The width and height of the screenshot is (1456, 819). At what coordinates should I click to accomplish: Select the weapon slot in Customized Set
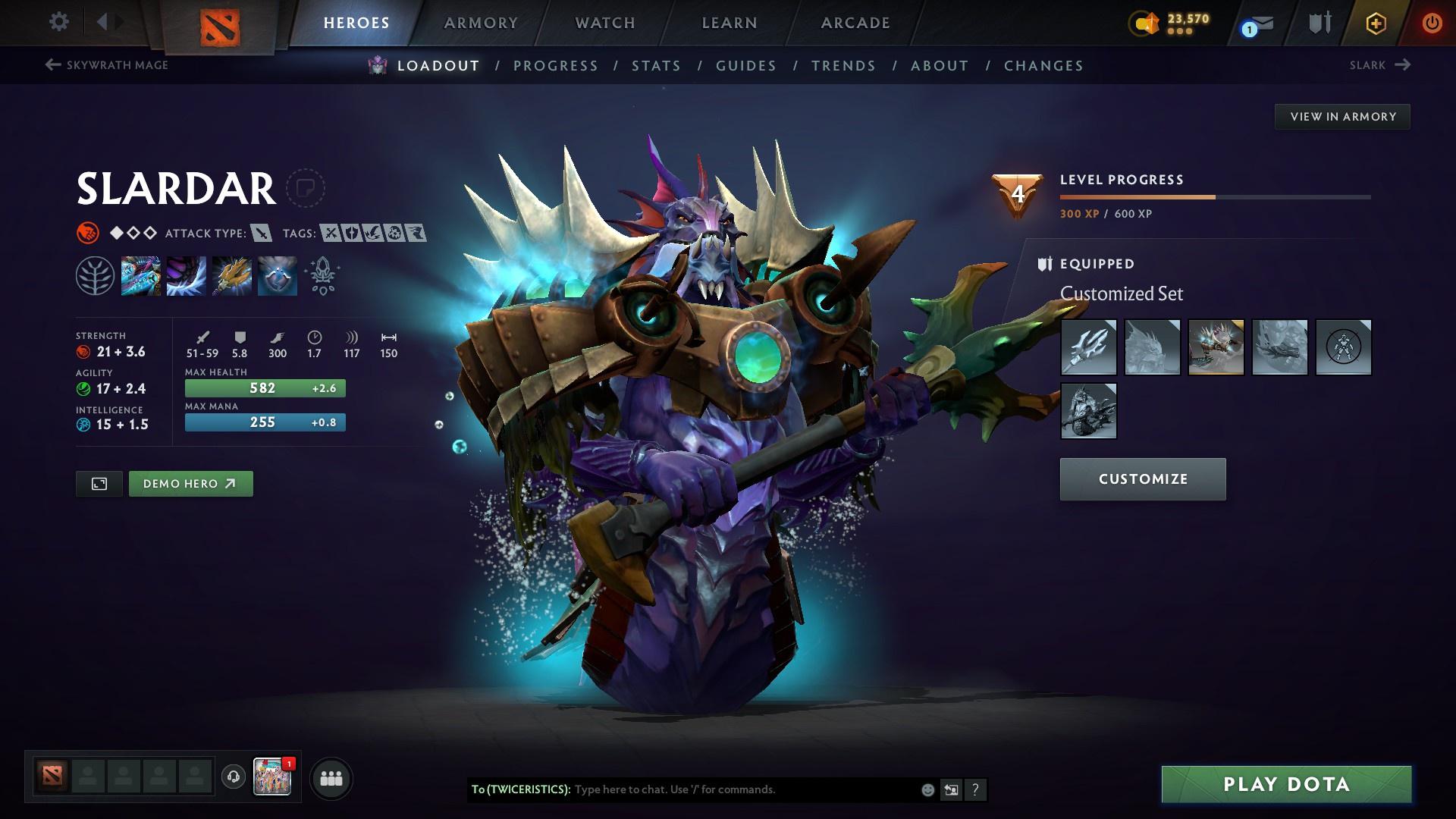point(1087,347)
